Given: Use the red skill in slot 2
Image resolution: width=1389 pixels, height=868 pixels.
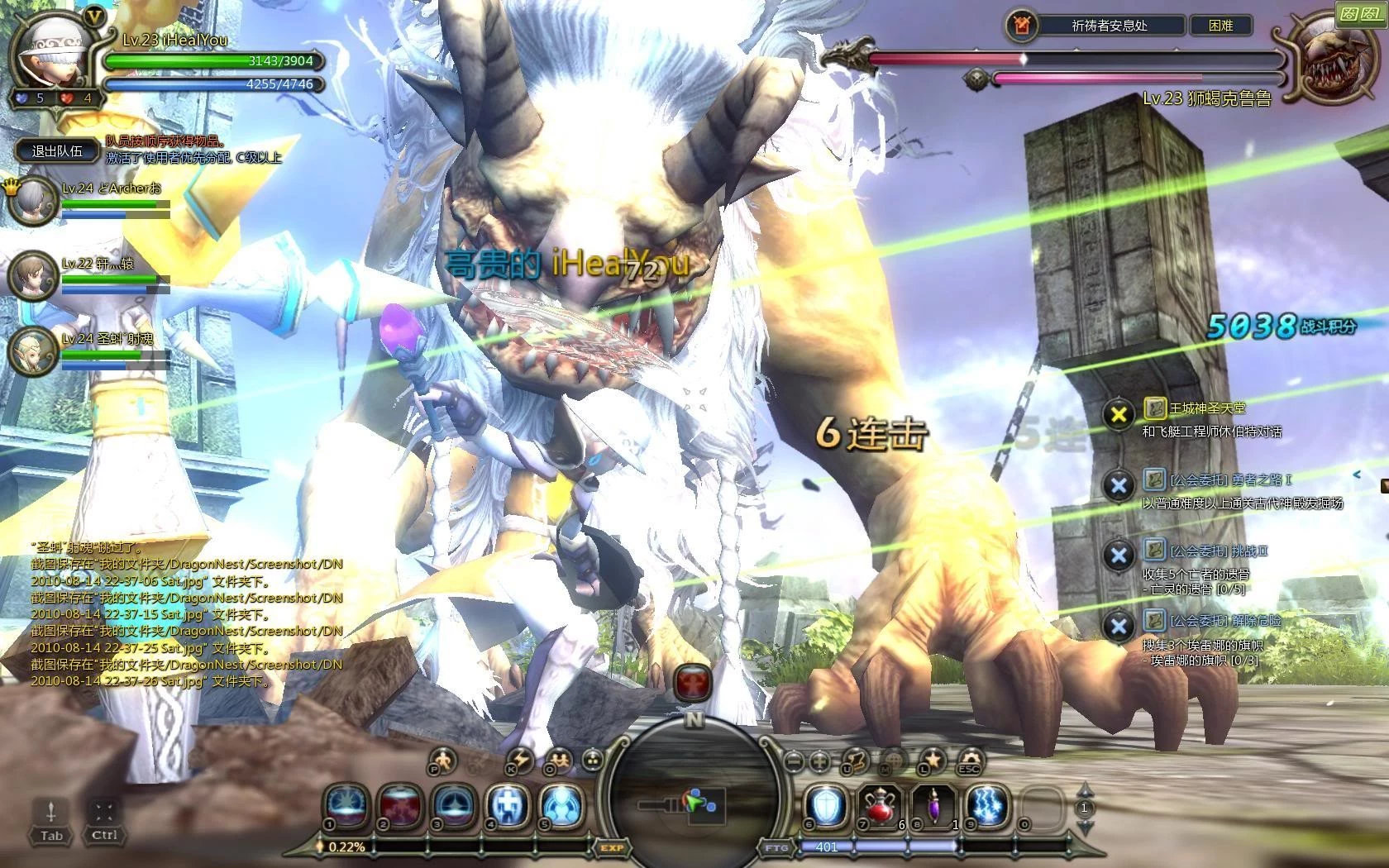Looking at the screenshot, I should [x=401, y=804].
